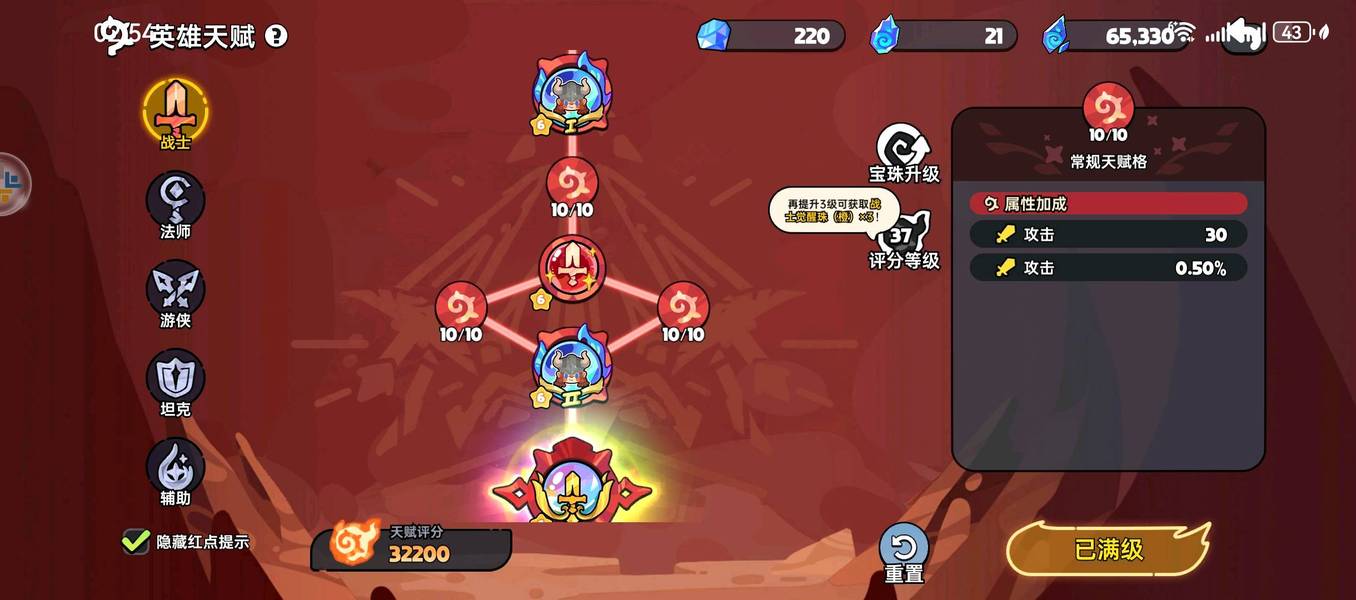Choose the 坦克 tank class tab

point(175,380)
